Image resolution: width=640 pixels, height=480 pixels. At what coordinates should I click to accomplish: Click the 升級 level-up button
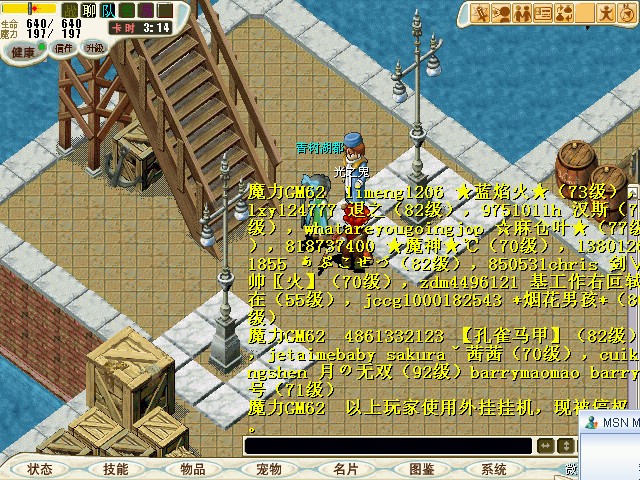94,48
